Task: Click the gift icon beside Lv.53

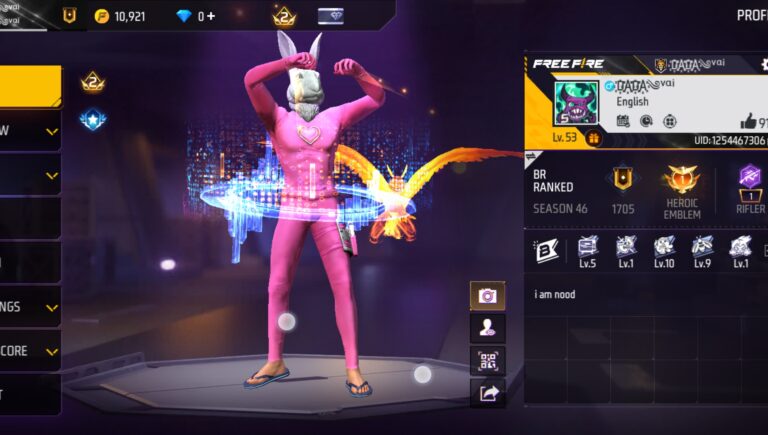Action: pyautogui.click(x=593, y=138)
